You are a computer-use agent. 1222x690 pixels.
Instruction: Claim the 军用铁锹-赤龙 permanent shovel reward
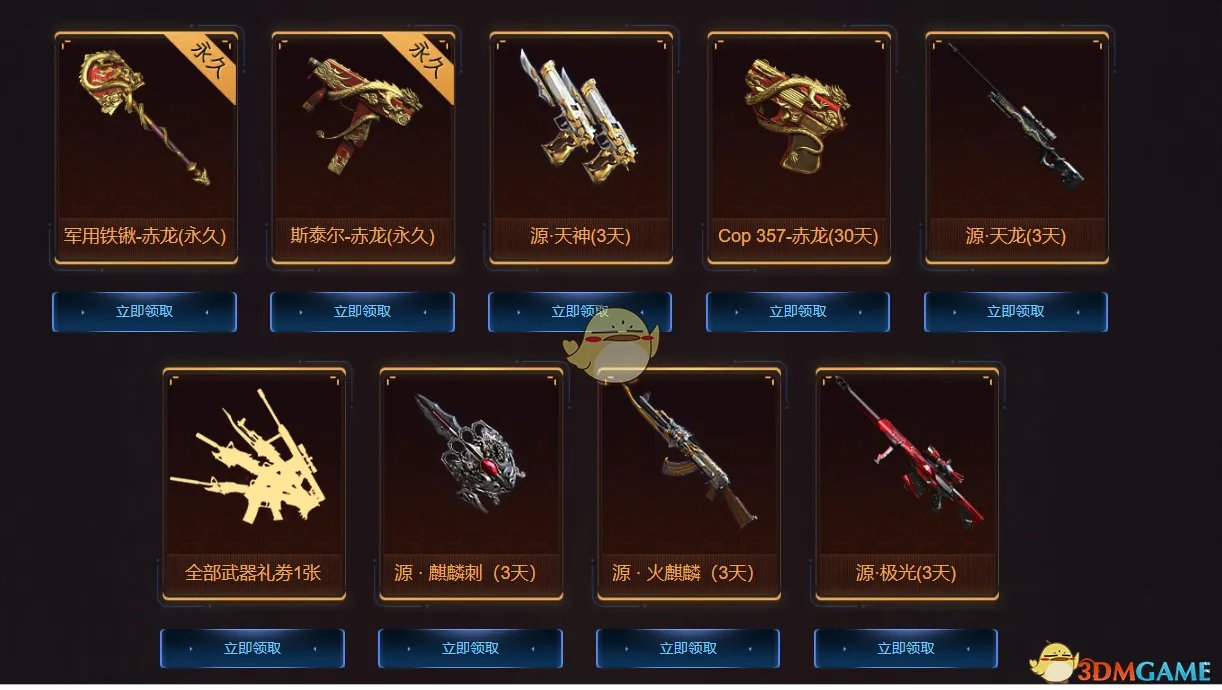click(x=144, y=312)
